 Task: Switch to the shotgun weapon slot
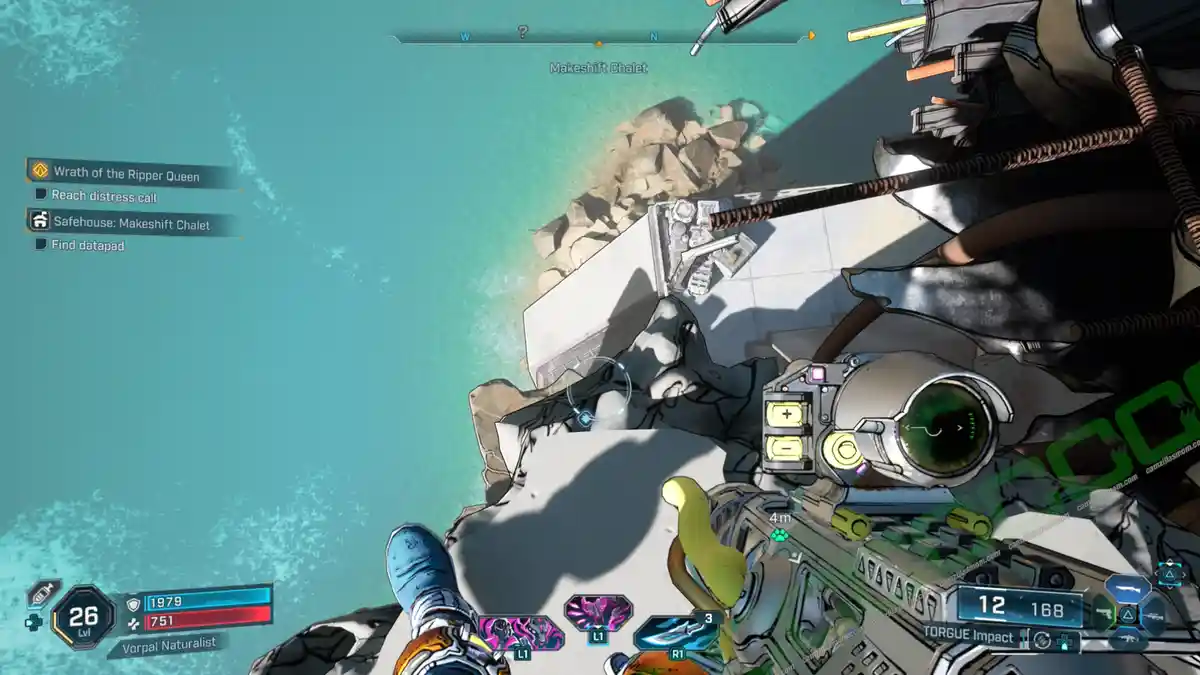click(x=1127, y=590)
